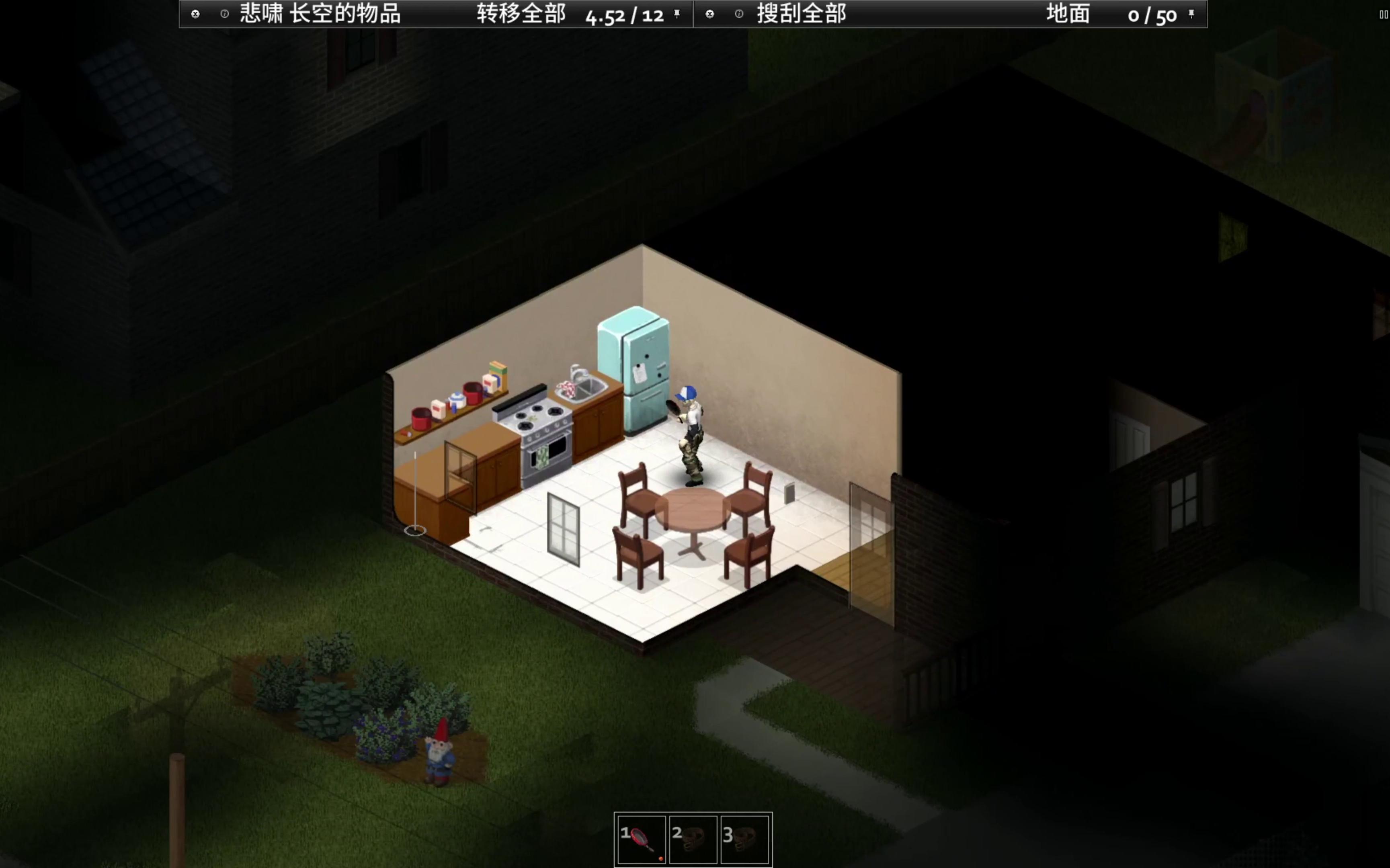
Task: Select hotbar slot 3 belt item
Action: point(745,839)
